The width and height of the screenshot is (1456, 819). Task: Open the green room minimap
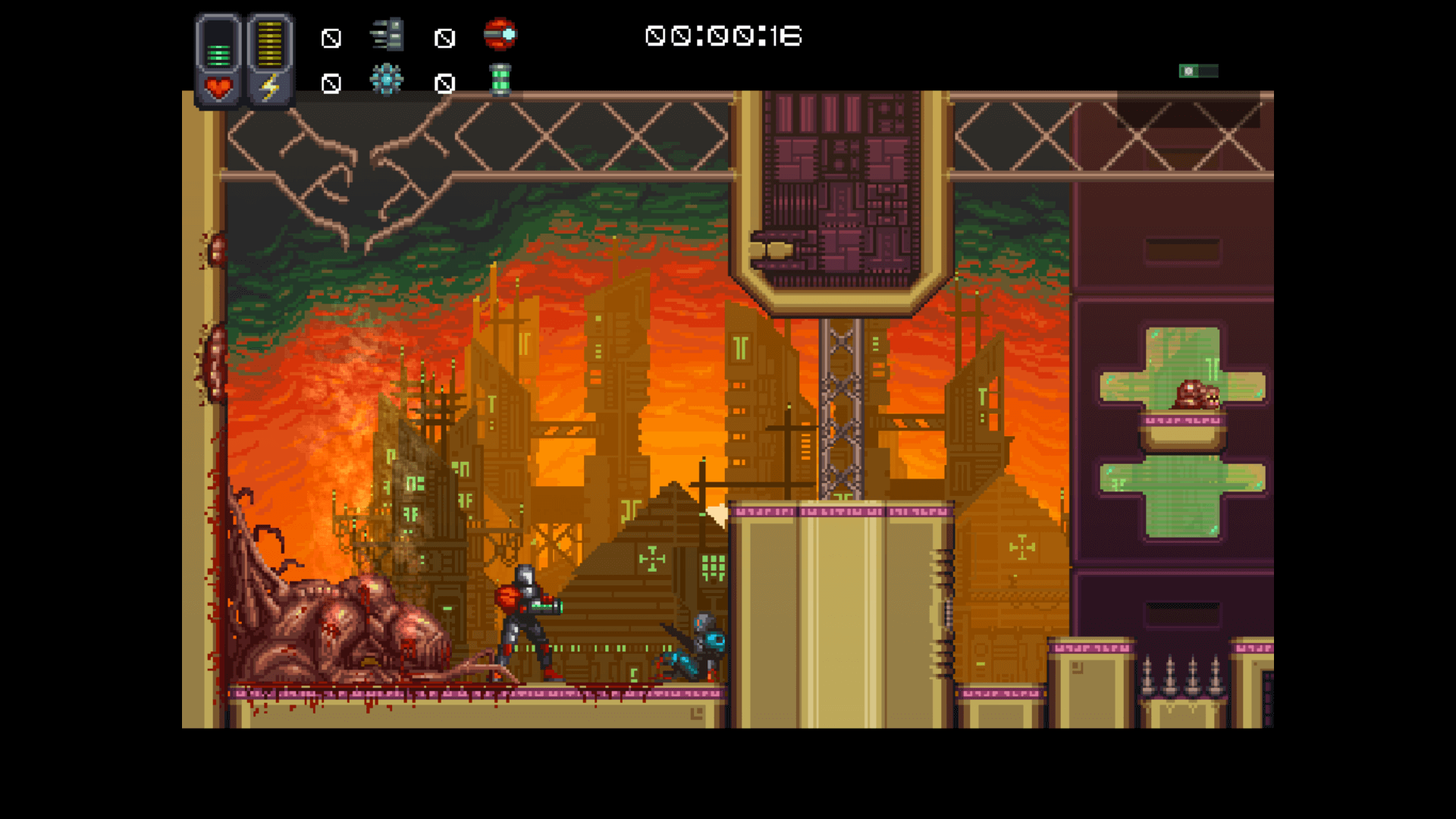(x=1198, y=71)
